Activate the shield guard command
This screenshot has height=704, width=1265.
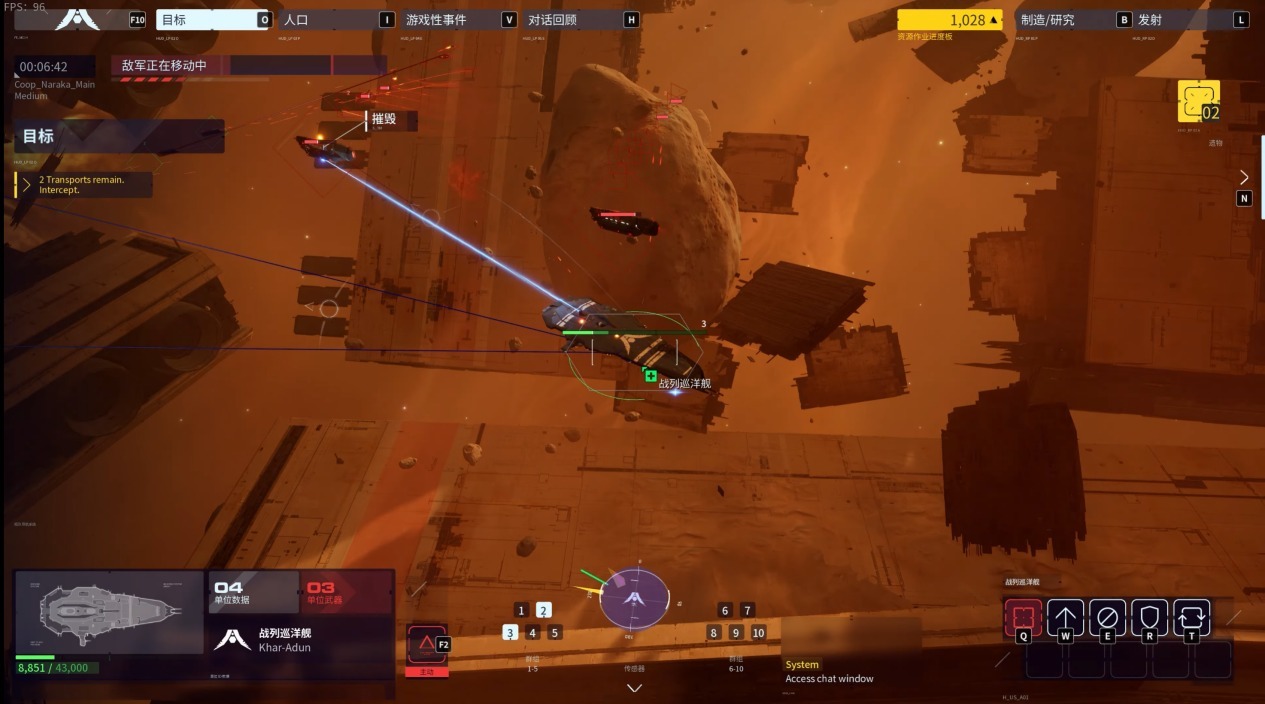point(1149,617)
